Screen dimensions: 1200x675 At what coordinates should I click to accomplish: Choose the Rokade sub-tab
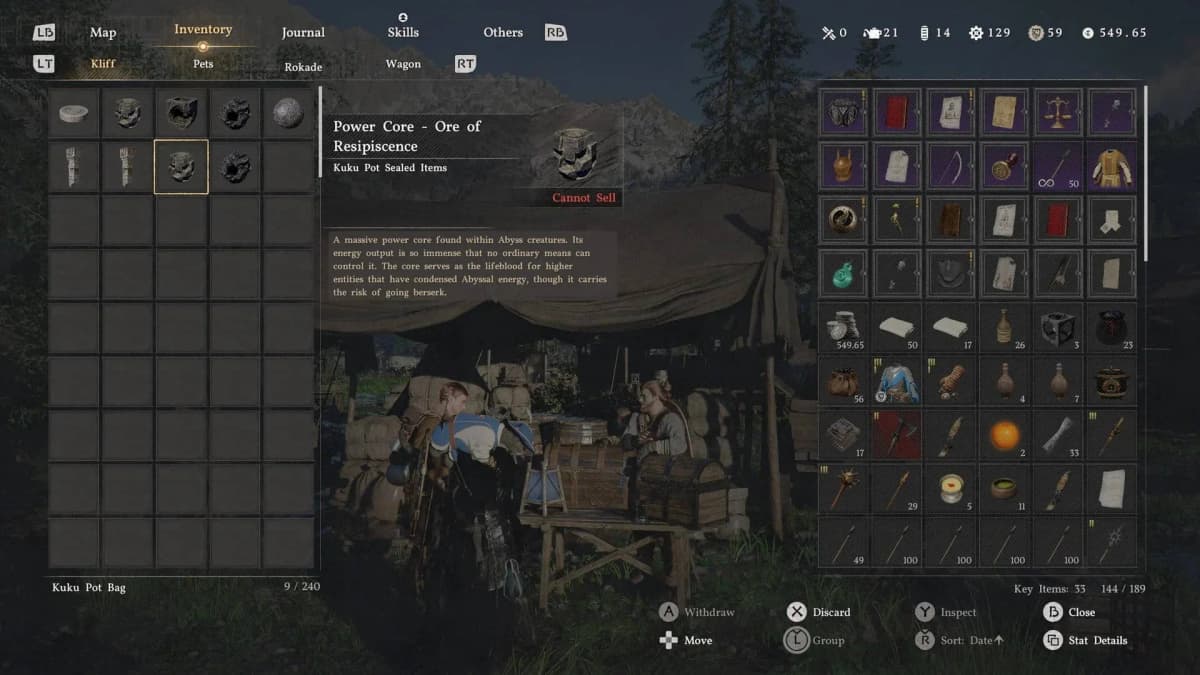303,67
